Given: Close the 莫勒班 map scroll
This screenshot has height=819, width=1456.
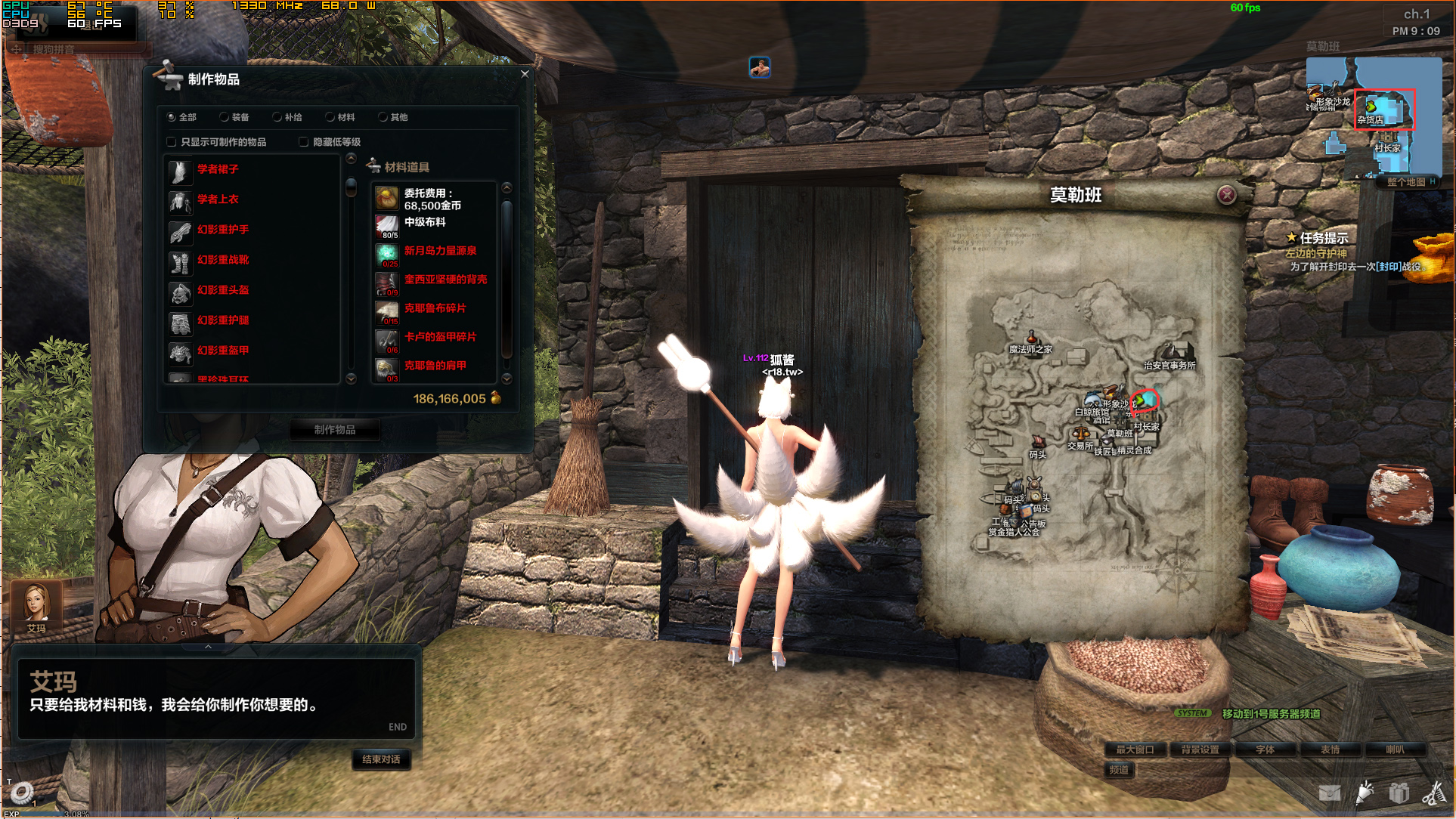Looking at the screenshot, I should 1226,196.
